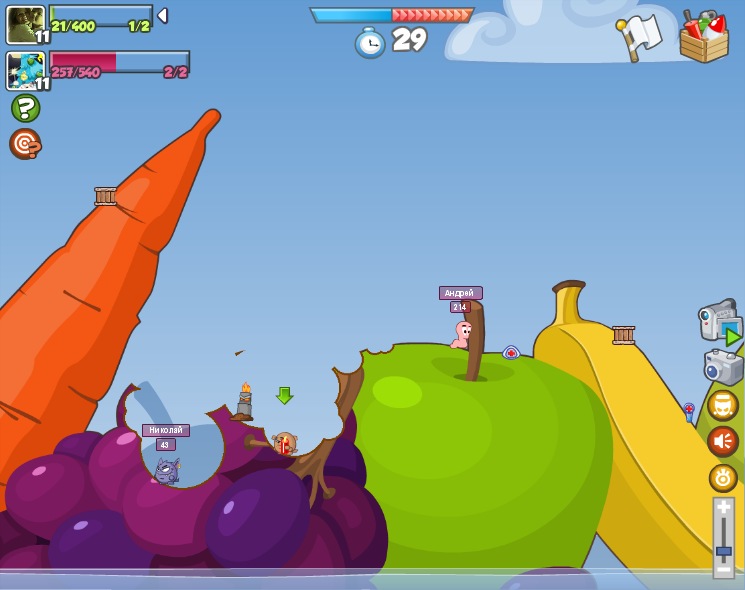This screenshot has width=745, height=590.
Task: Collapse team panel with the white arrow
Action: pyautogui.click(x=162, y=16)
